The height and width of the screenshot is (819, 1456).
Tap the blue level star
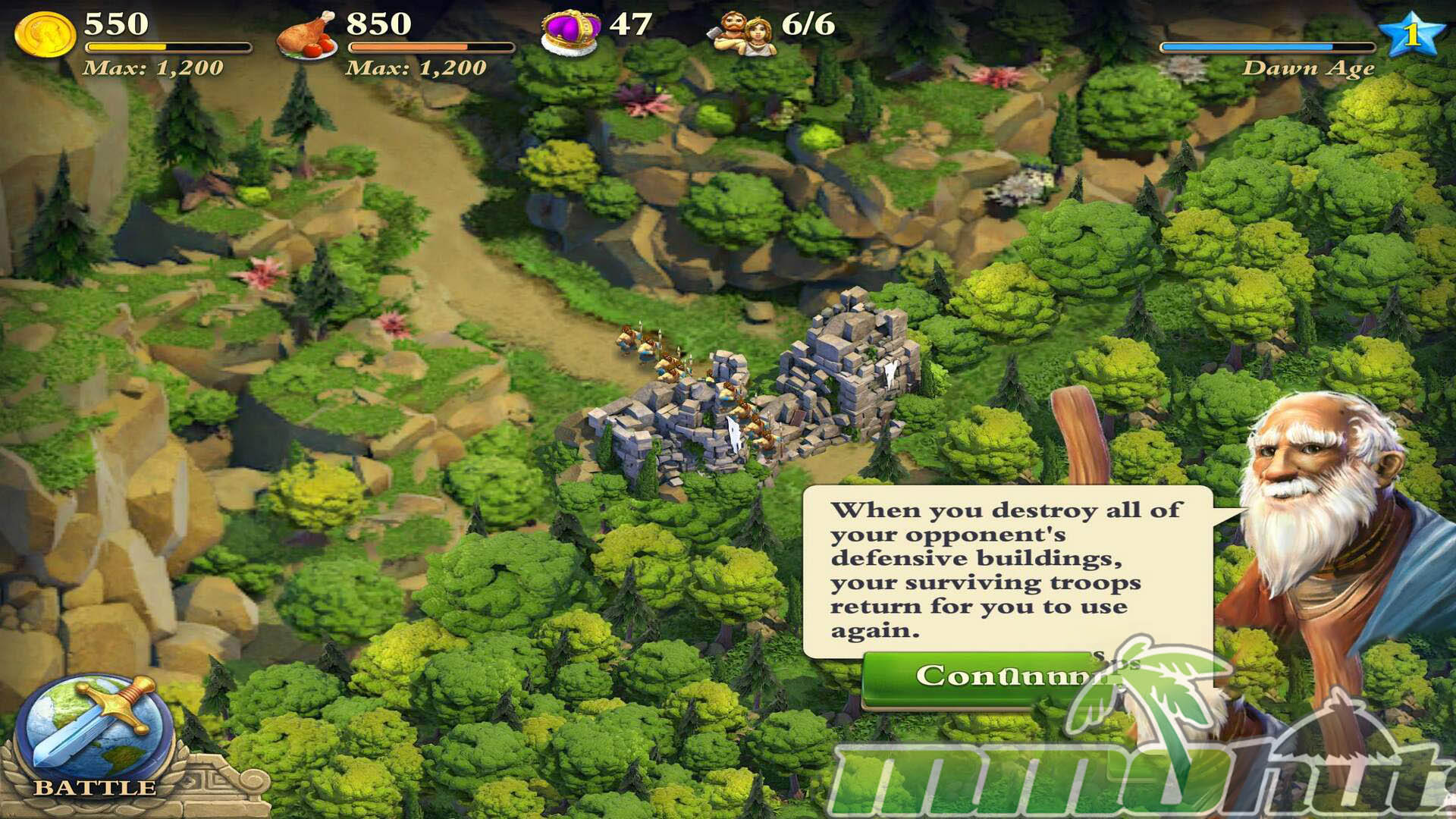[1410, 33]
